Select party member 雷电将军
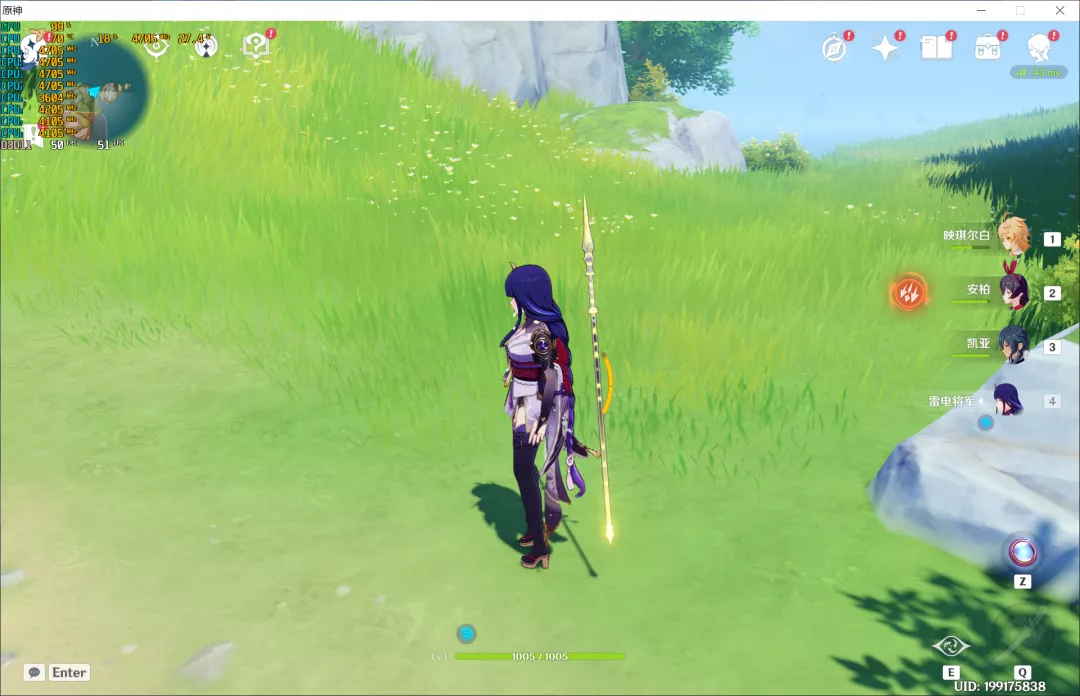 pos(1006,400)
